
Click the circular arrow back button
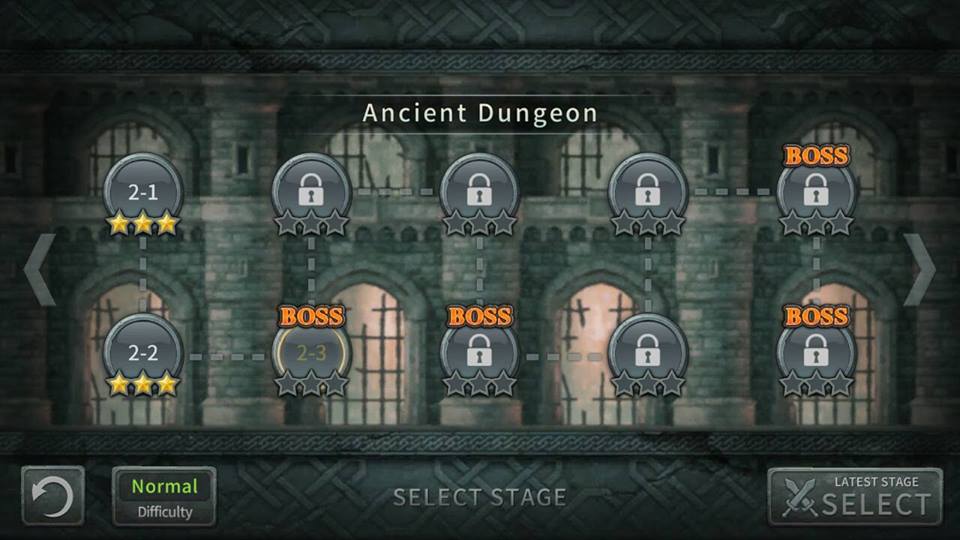click(x=53, y=497)
